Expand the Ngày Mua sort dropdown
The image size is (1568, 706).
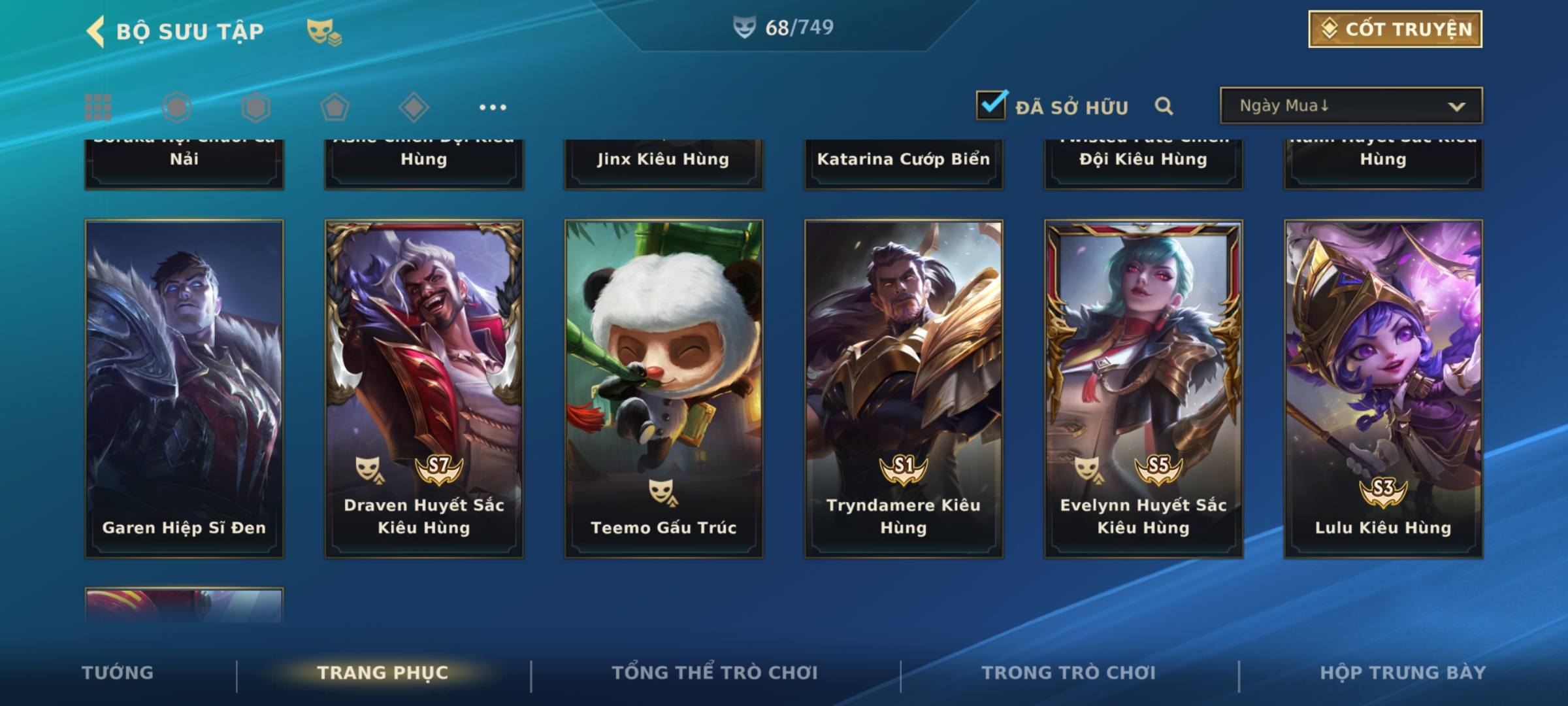pos(1350,106)
